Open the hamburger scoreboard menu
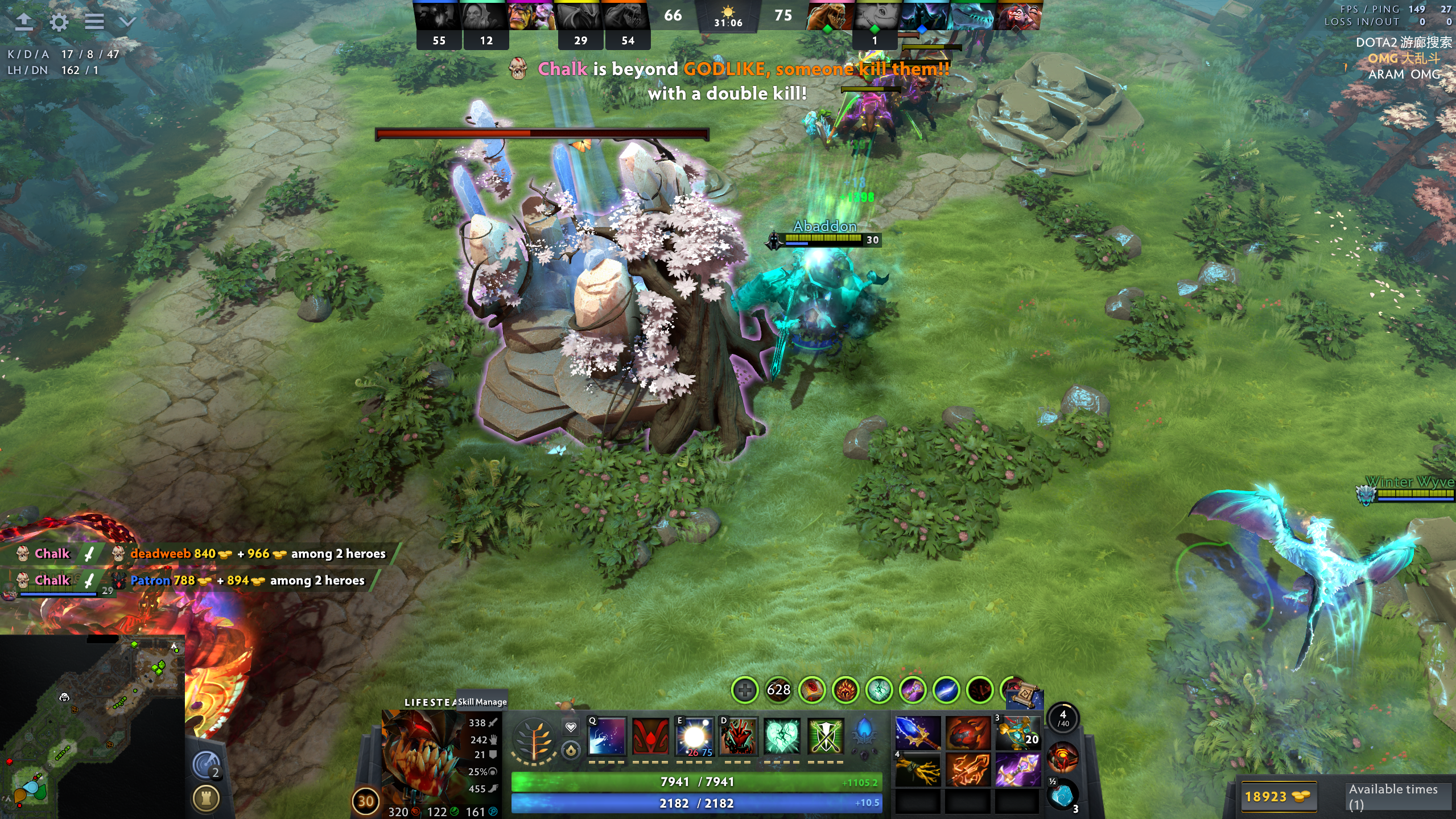This screenshot has height=819, width=1456. click(x=94, y=22)
